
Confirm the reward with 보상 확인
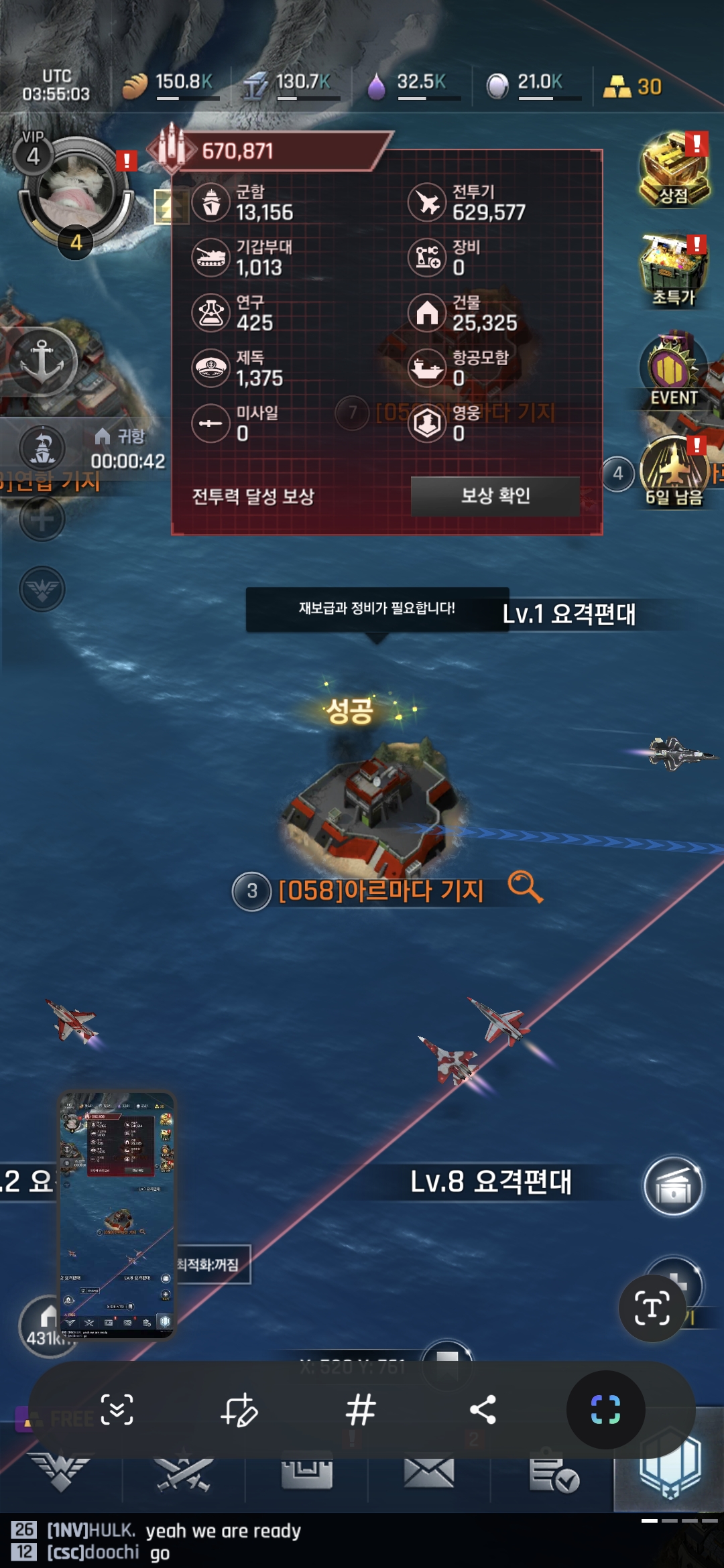(495, 496)
